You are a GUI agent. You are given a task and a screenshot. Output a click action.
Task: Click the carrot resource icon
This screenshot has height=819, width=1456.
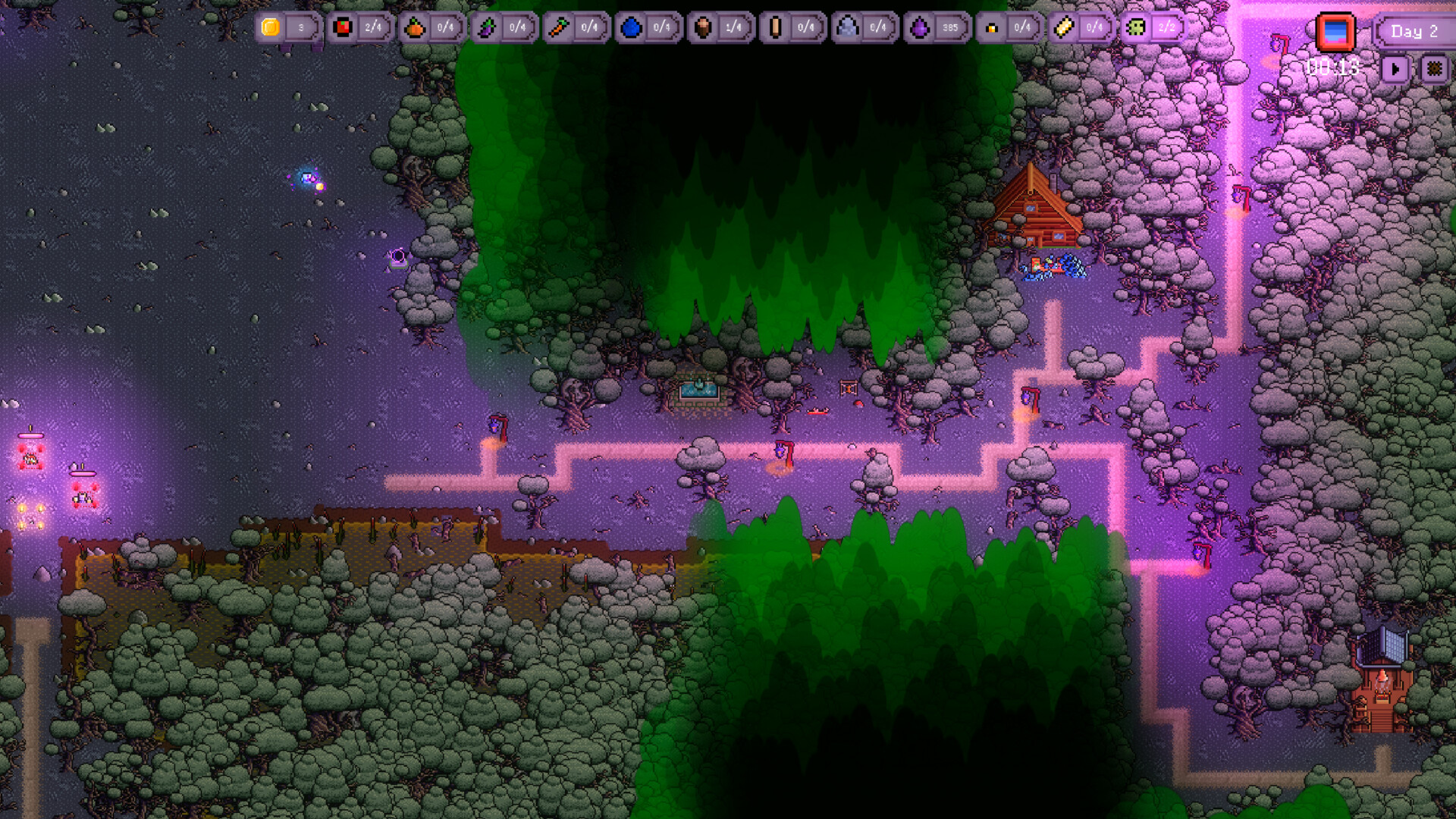click(559, 27)
